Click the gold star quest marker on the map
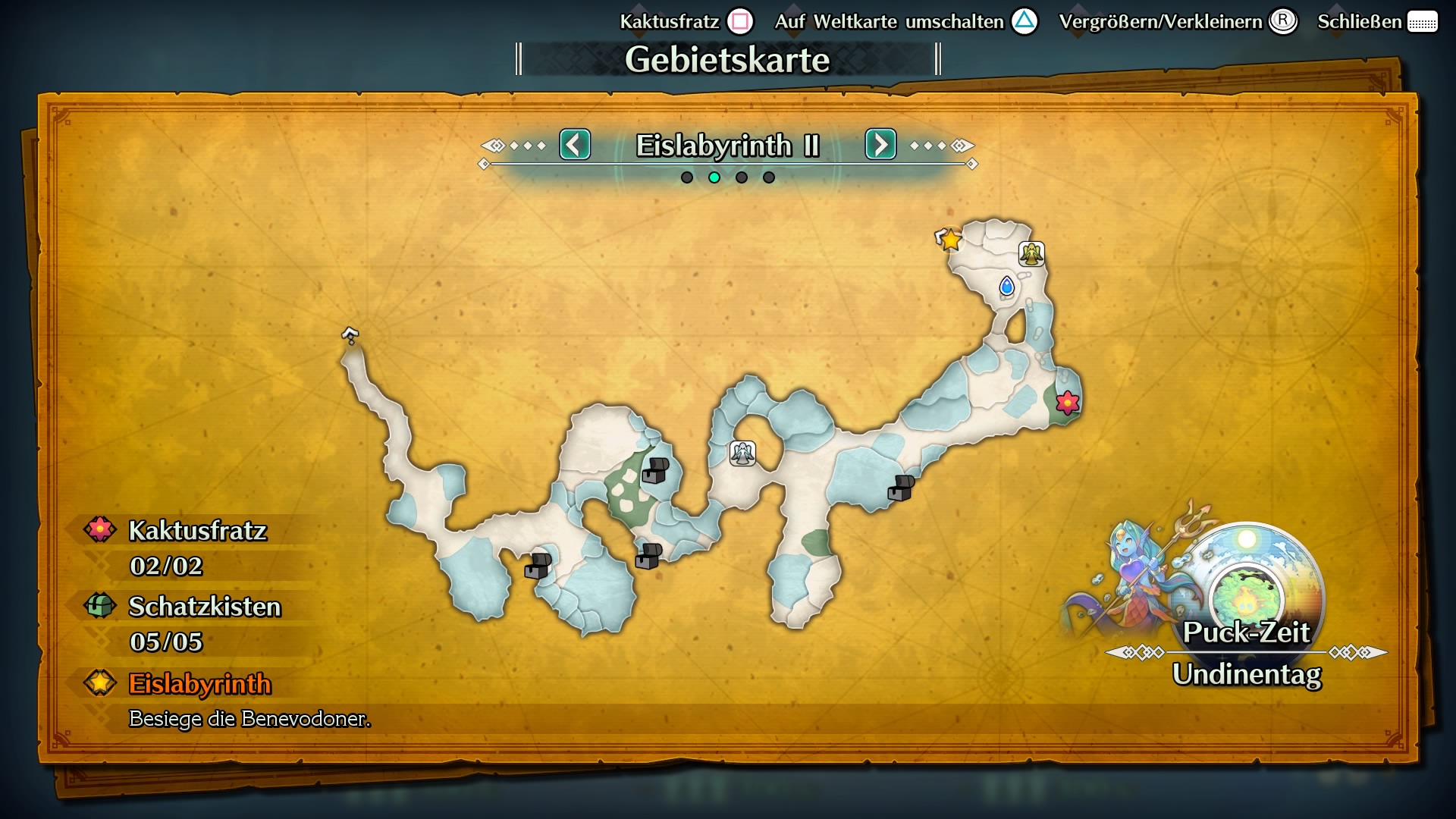 pos(950,240)
